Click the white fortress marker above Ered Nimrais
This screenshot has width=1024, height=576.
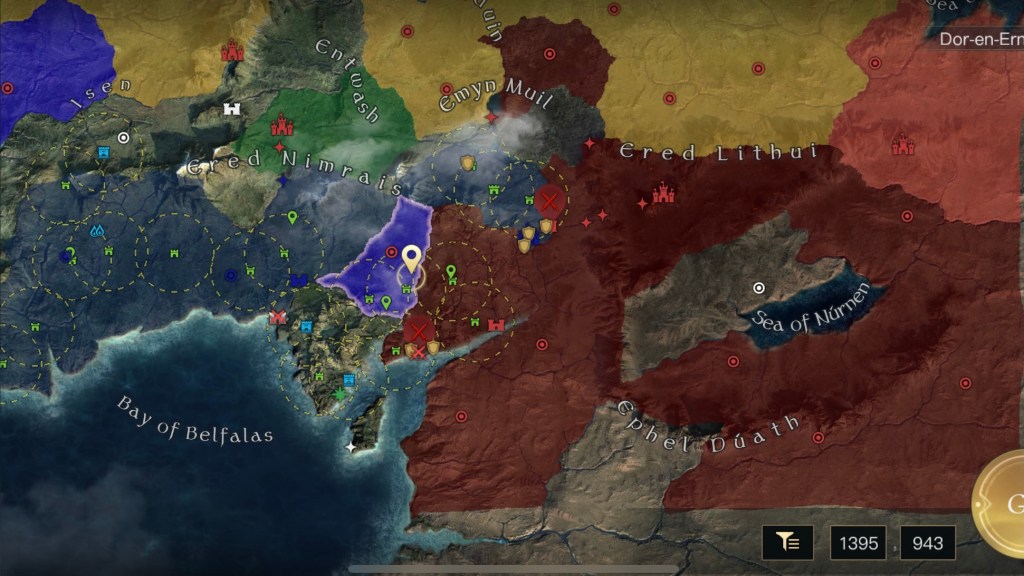[x=233, y=108]
